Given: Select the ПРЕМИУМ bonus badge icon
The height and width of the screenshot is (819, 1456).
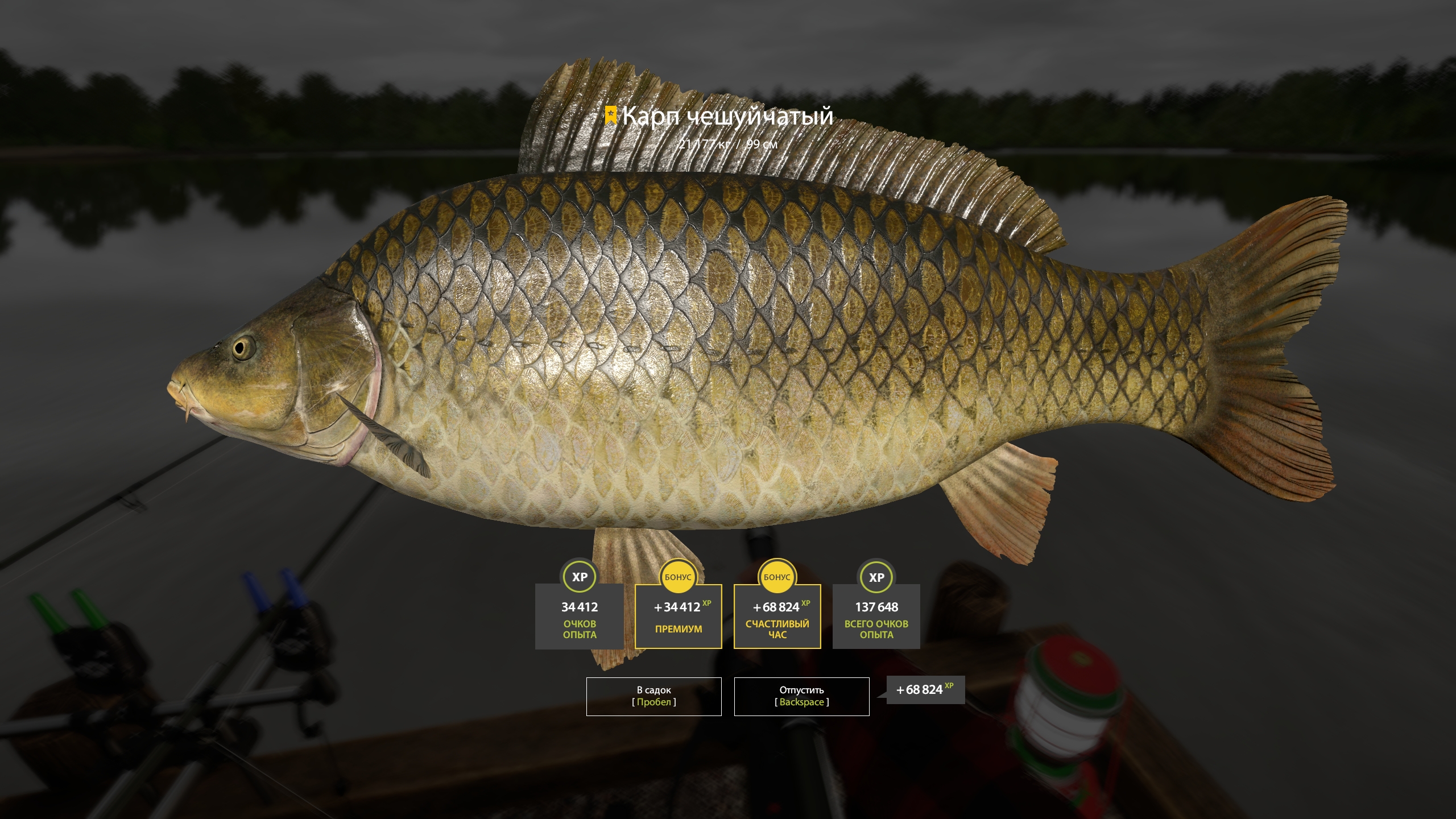Looking at the screenshot, I should click(x=678, y=578).
